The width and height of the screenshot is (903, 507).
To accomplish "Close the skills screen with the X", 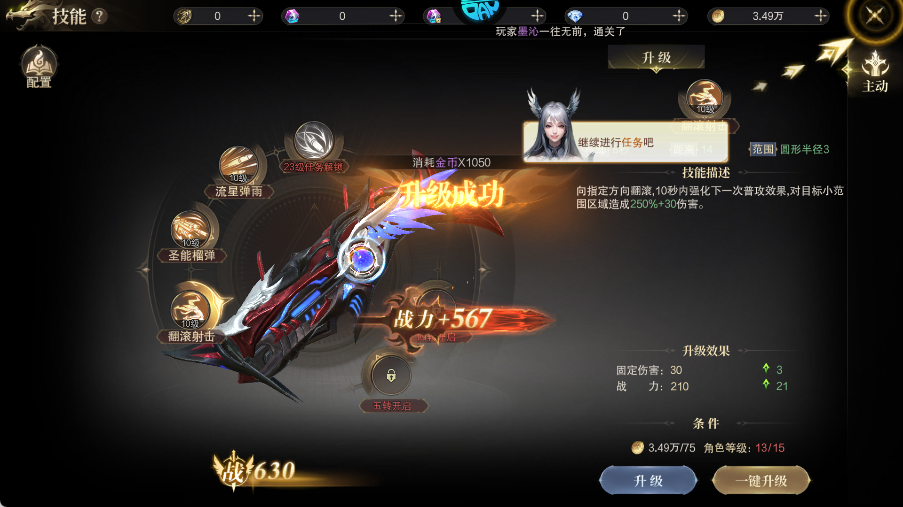I will 875,16.
